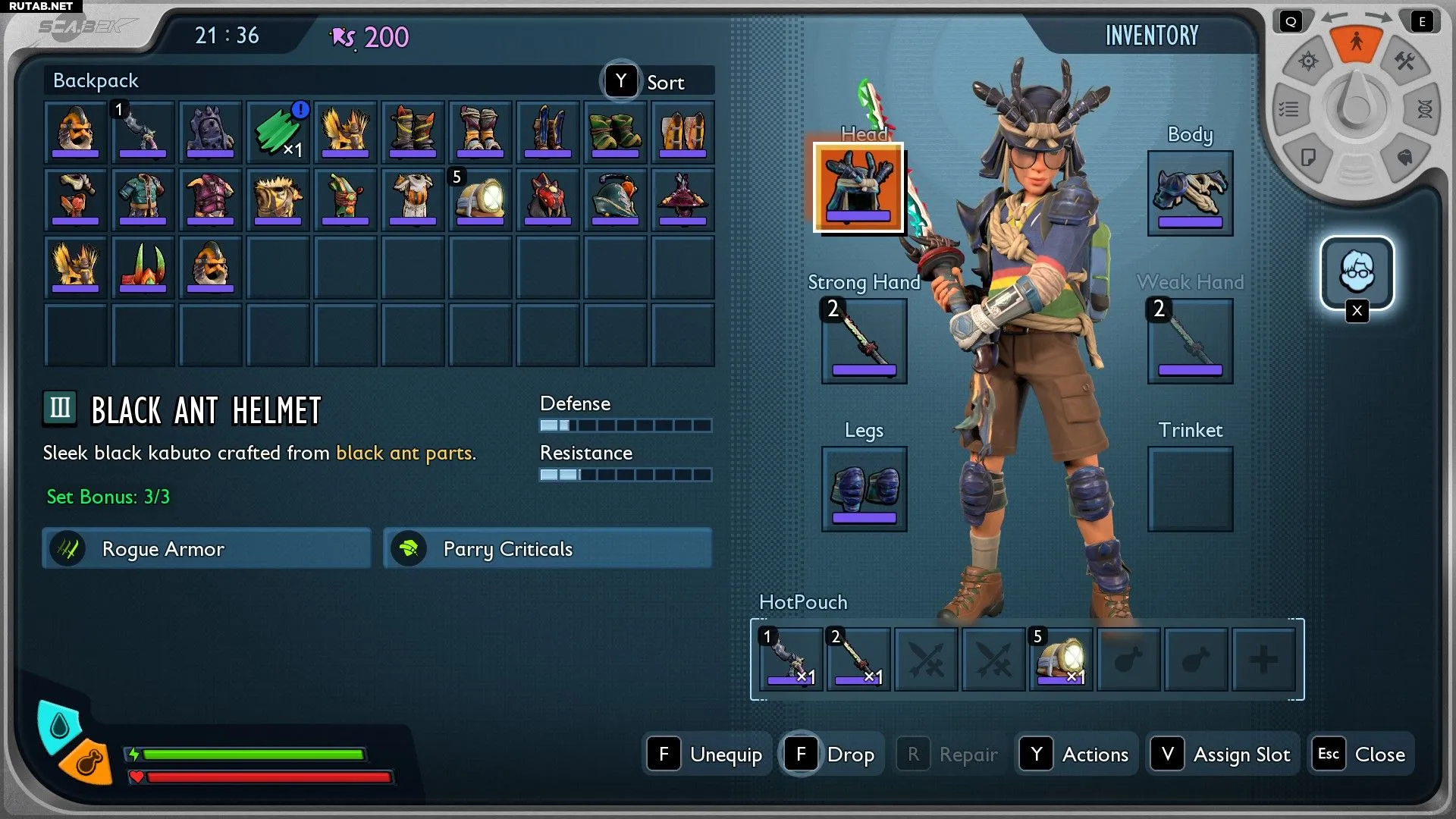Open the Body armor equipment slot
The width and height of the screenshot is (1456, 819).
click(1189, 193)
